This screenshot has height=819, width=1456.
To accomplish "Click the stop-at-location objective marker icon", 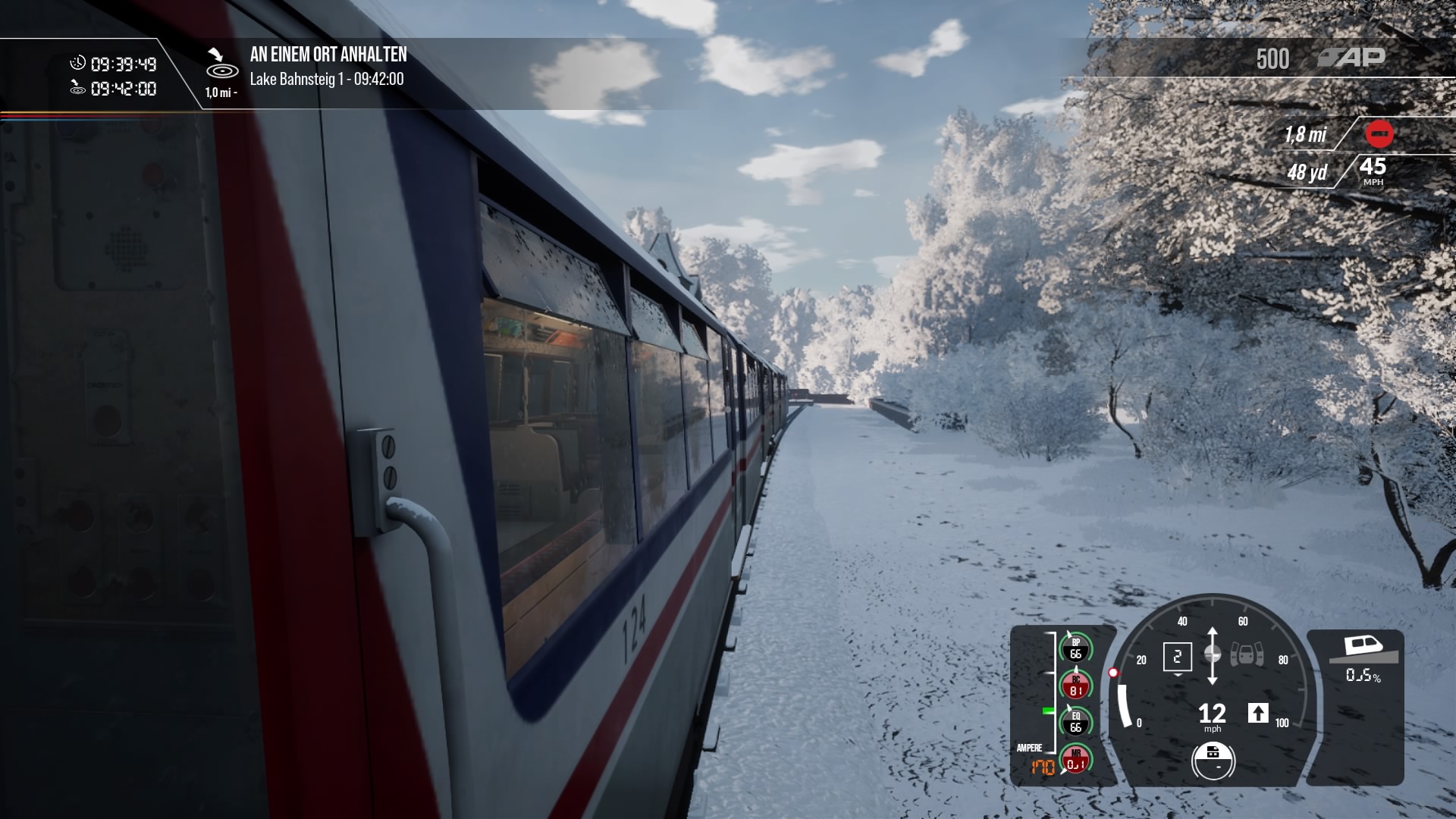I will tap(221, 65).
